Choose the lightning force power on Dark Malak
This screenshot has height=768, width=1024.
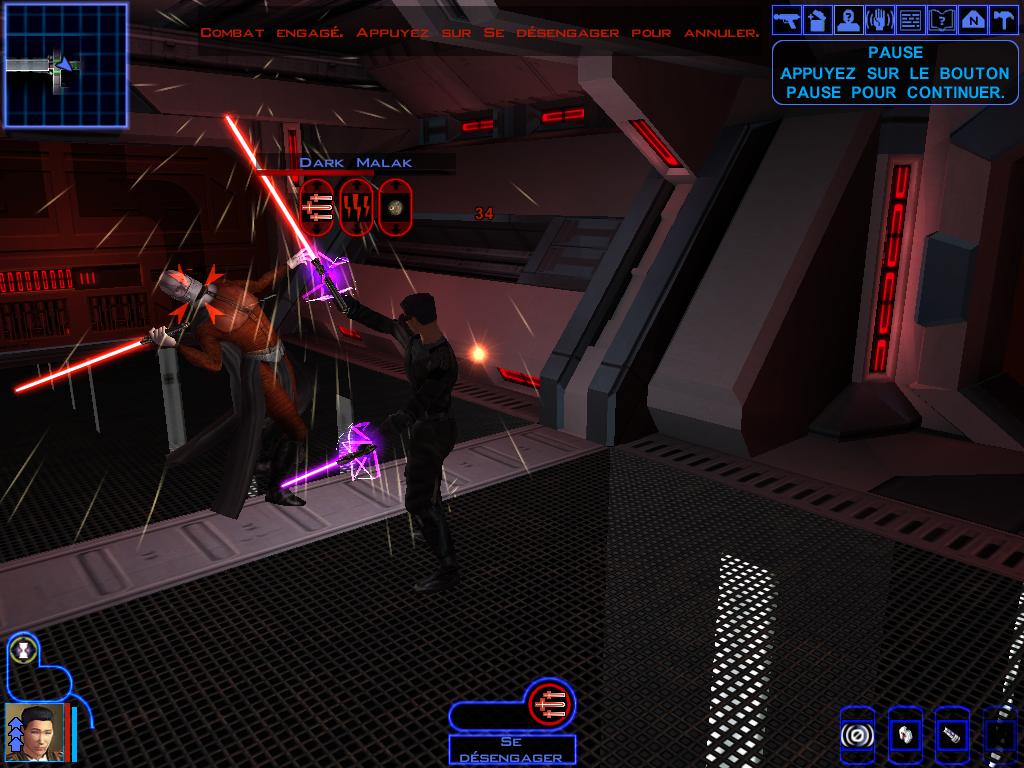(356, 207)
